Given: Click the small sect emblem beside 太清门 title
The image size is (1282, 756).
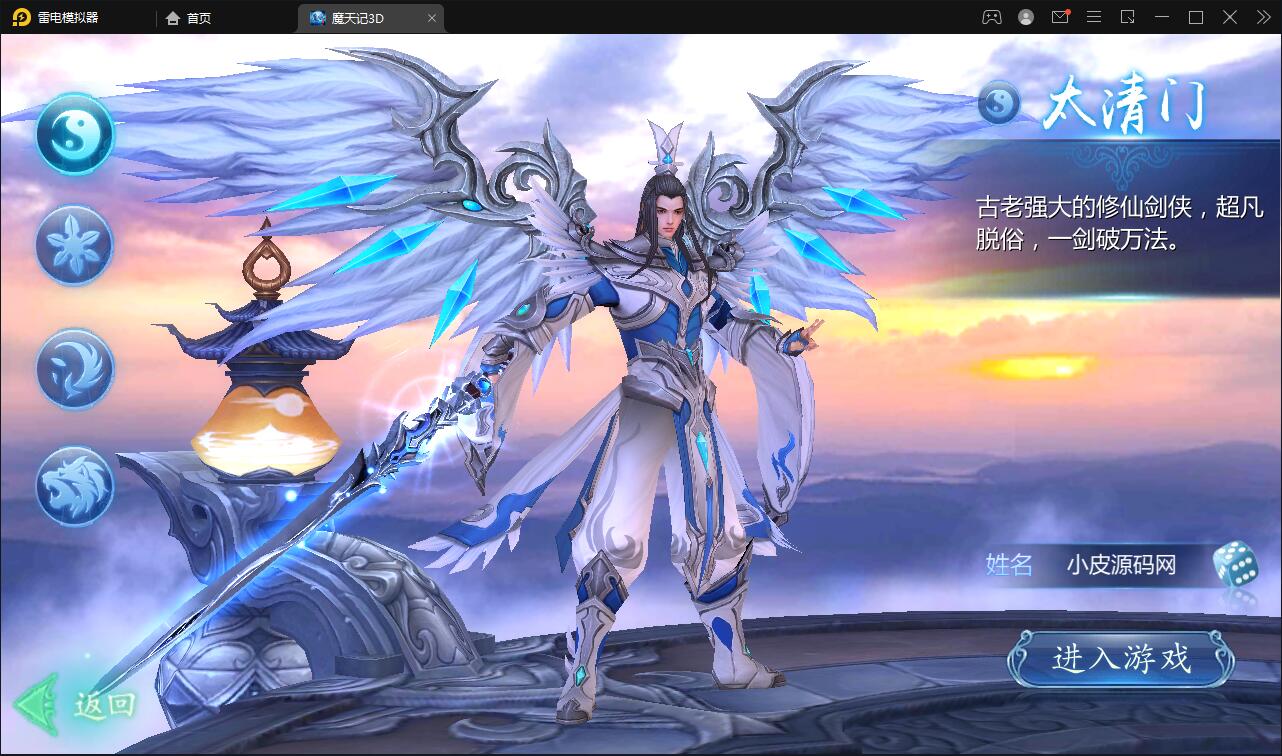Looking at the screenshot, I should click(x=997, y=100).
